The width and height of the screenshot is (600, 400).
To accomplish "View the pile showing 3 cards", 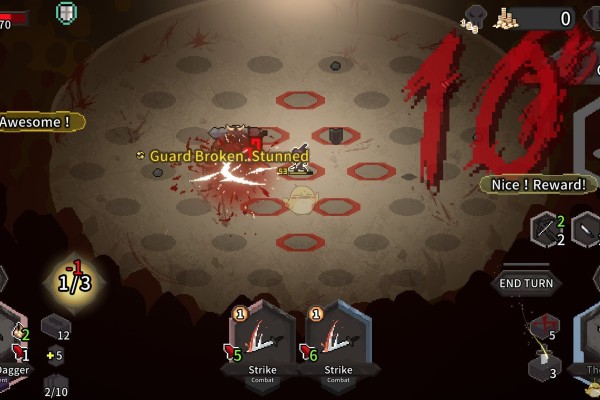I will [546, 367].
